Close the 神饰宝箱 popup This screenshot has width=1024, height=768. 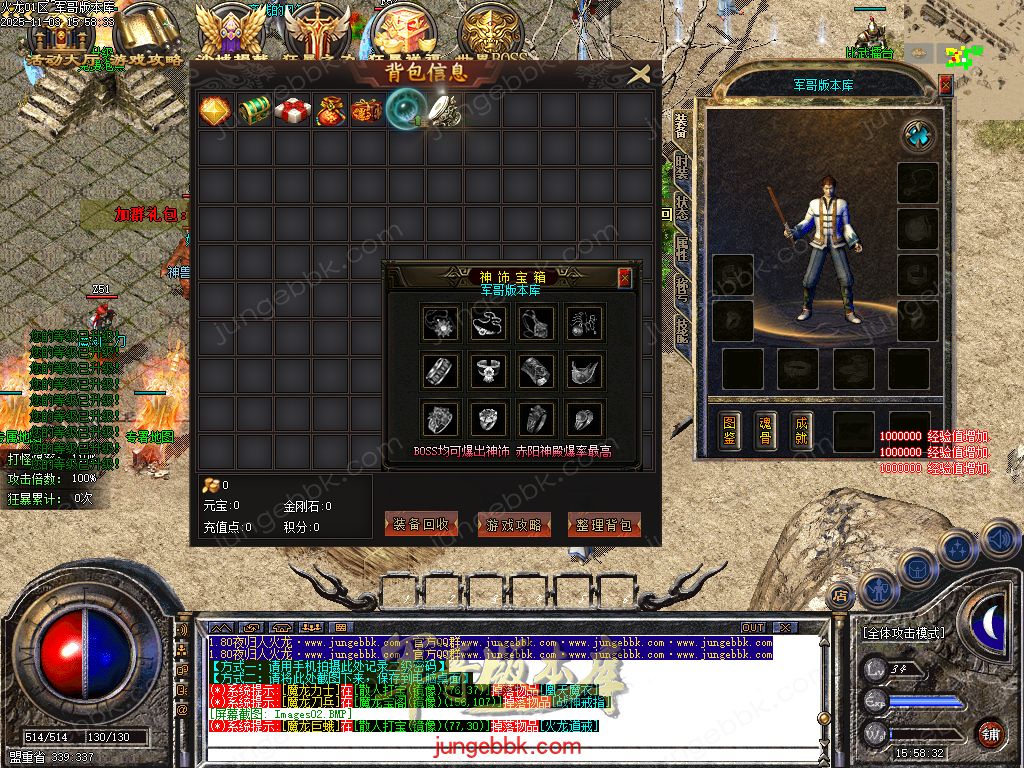[x=625, y=278]
